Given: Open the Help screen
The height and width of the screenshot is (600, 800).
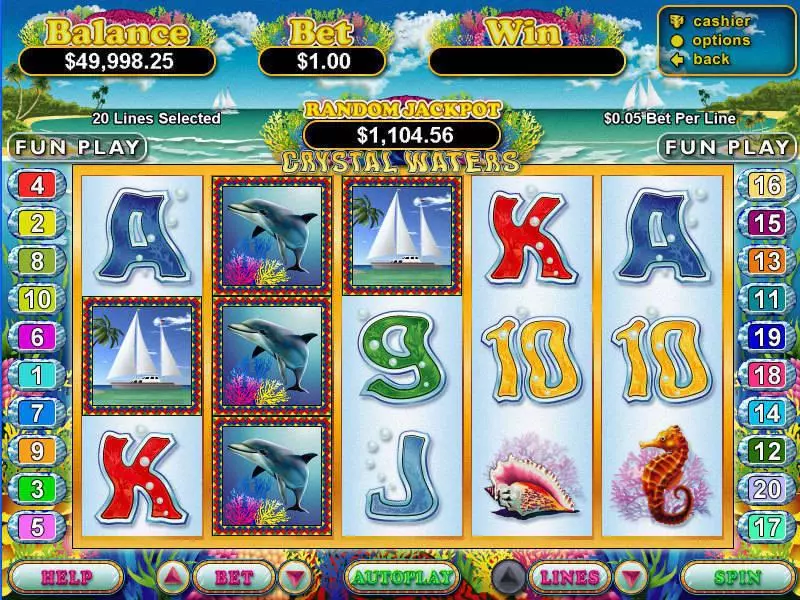Looking at the screenshot, I should click(67, 577).
